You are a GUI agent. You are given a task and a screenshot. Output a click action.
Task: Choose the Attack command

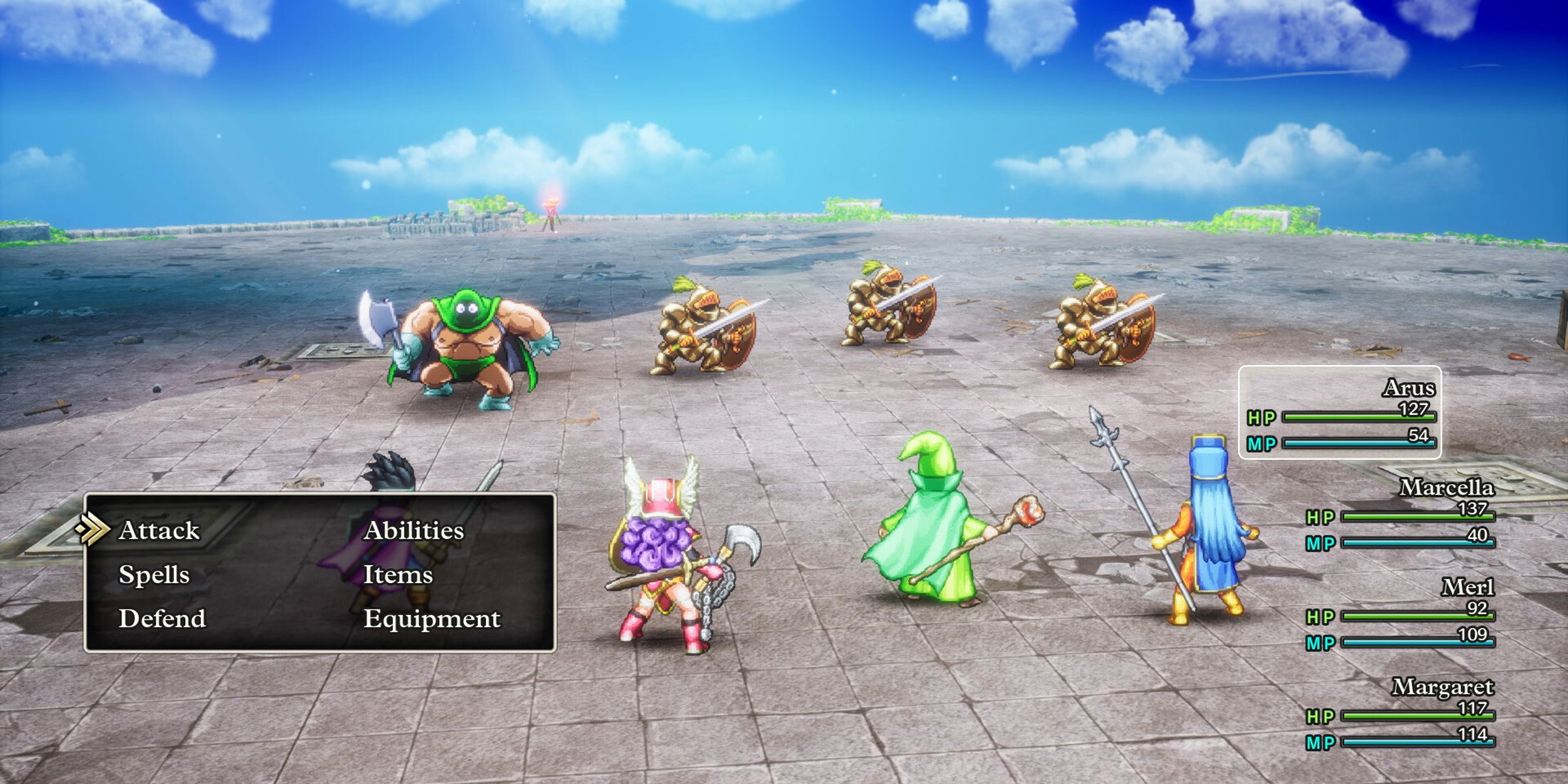point(160,530)
